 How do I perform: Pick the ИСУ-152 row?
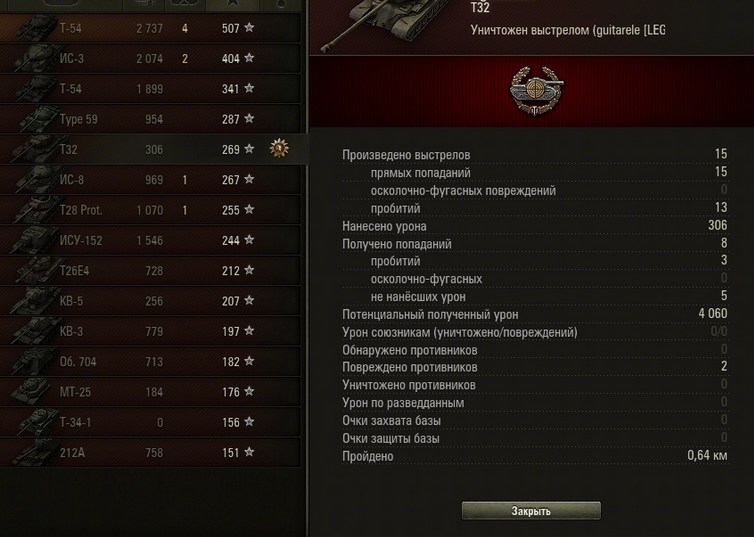[x=150, y=240]
